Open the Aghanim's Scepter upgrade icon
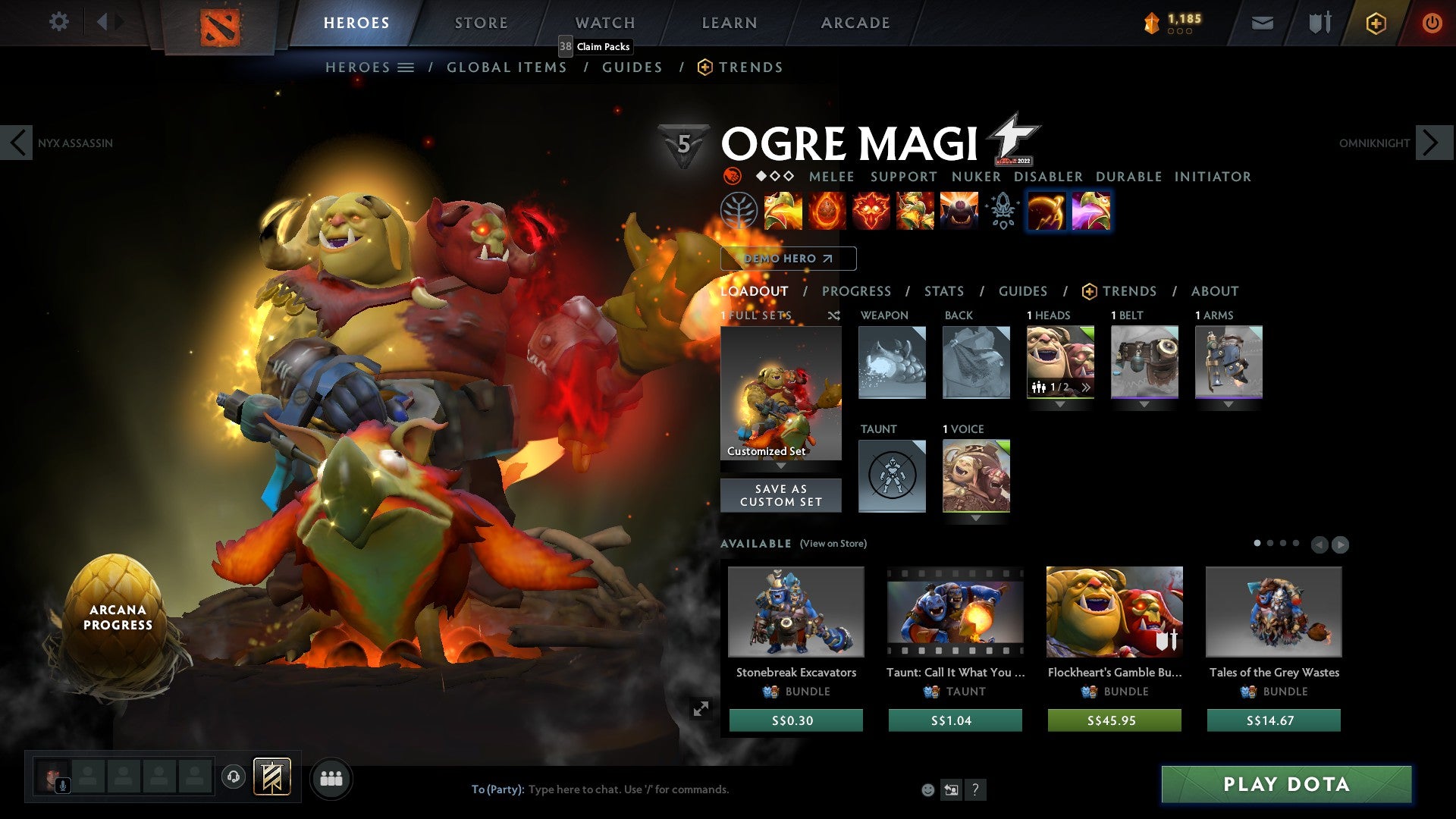1456x819 pixels. pos(1002,212)
